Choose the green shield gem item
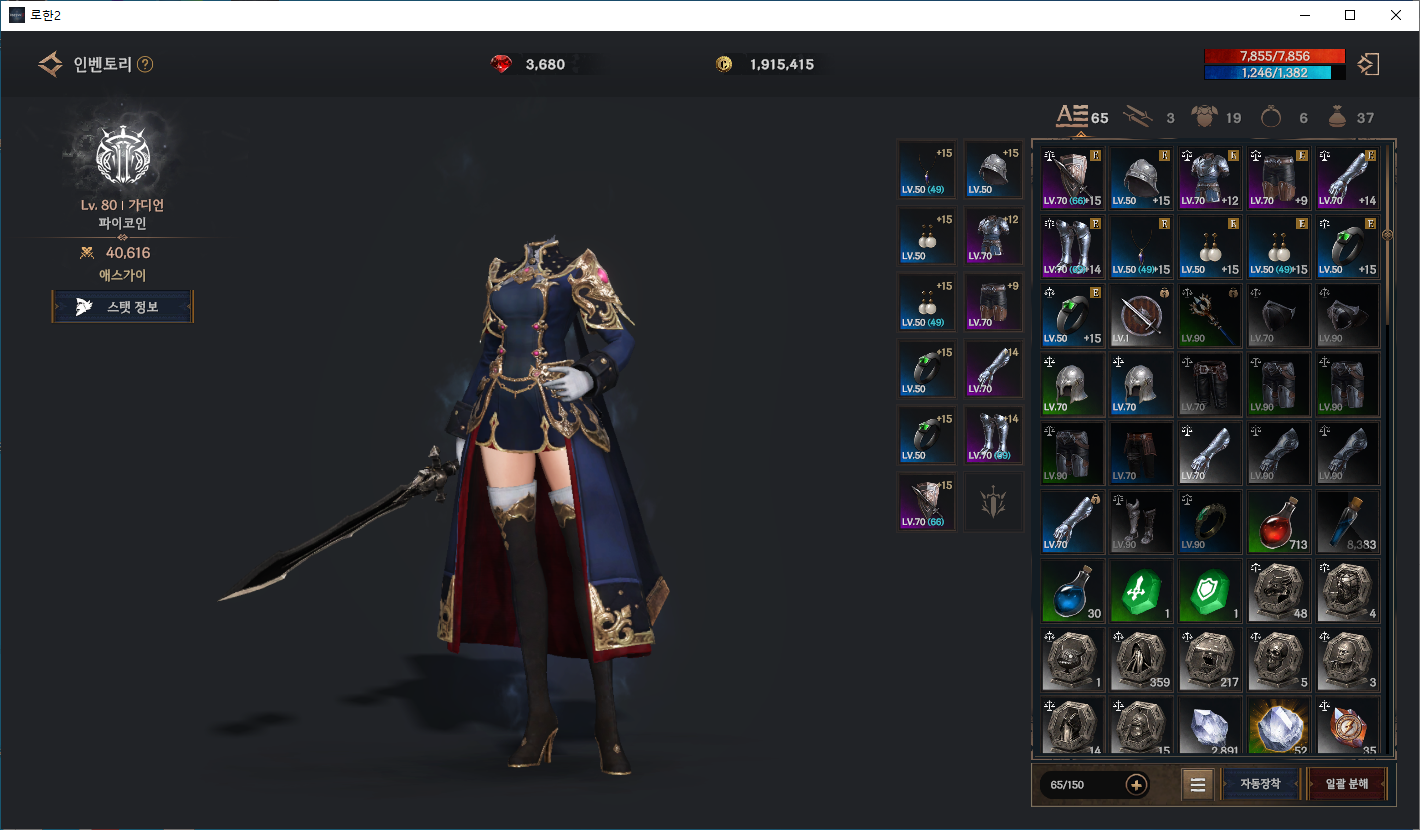1420x830 pixels. tap(1210, 592)
